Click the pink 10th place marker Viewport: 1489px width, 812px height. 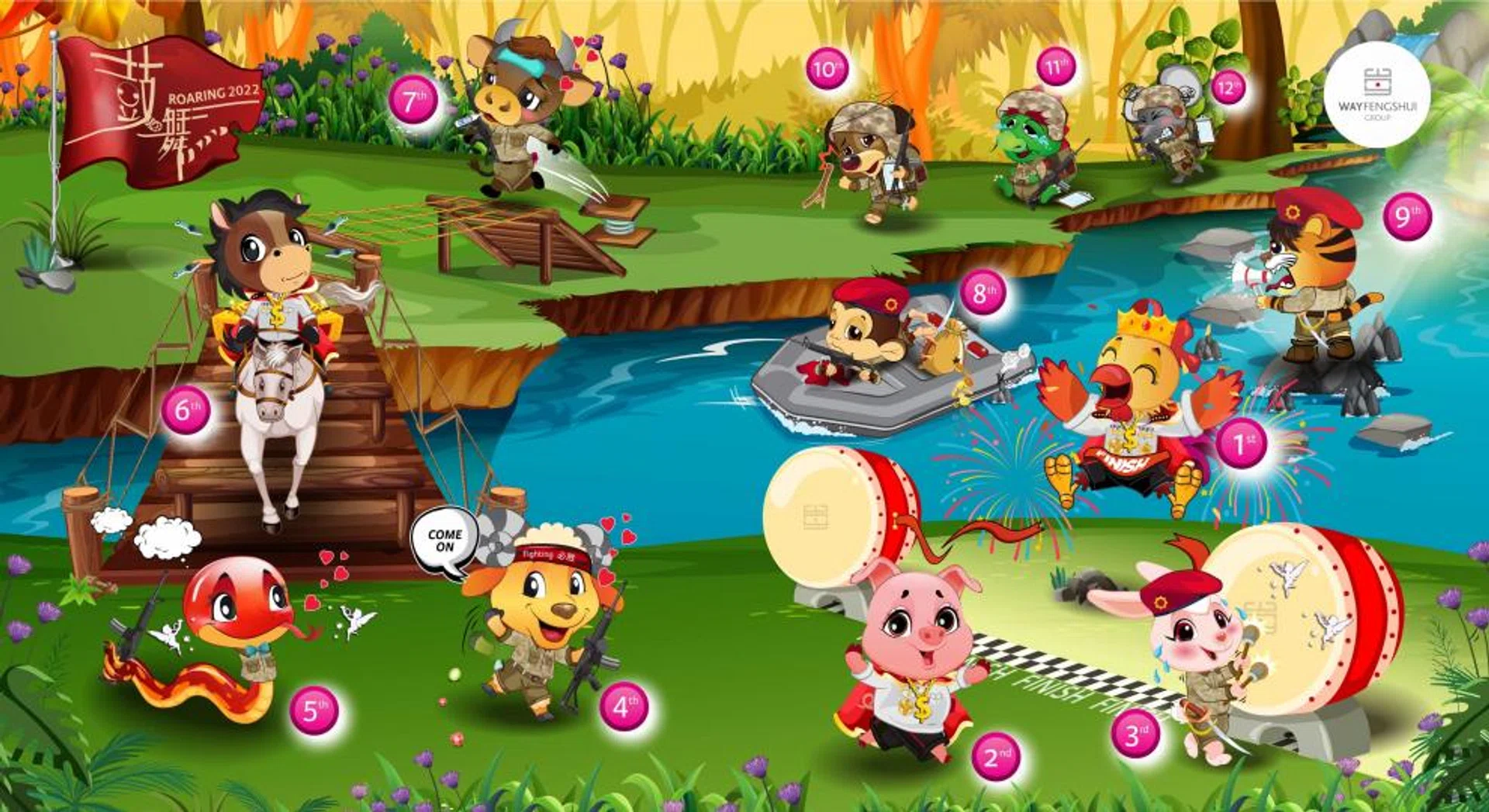point(826,70)
